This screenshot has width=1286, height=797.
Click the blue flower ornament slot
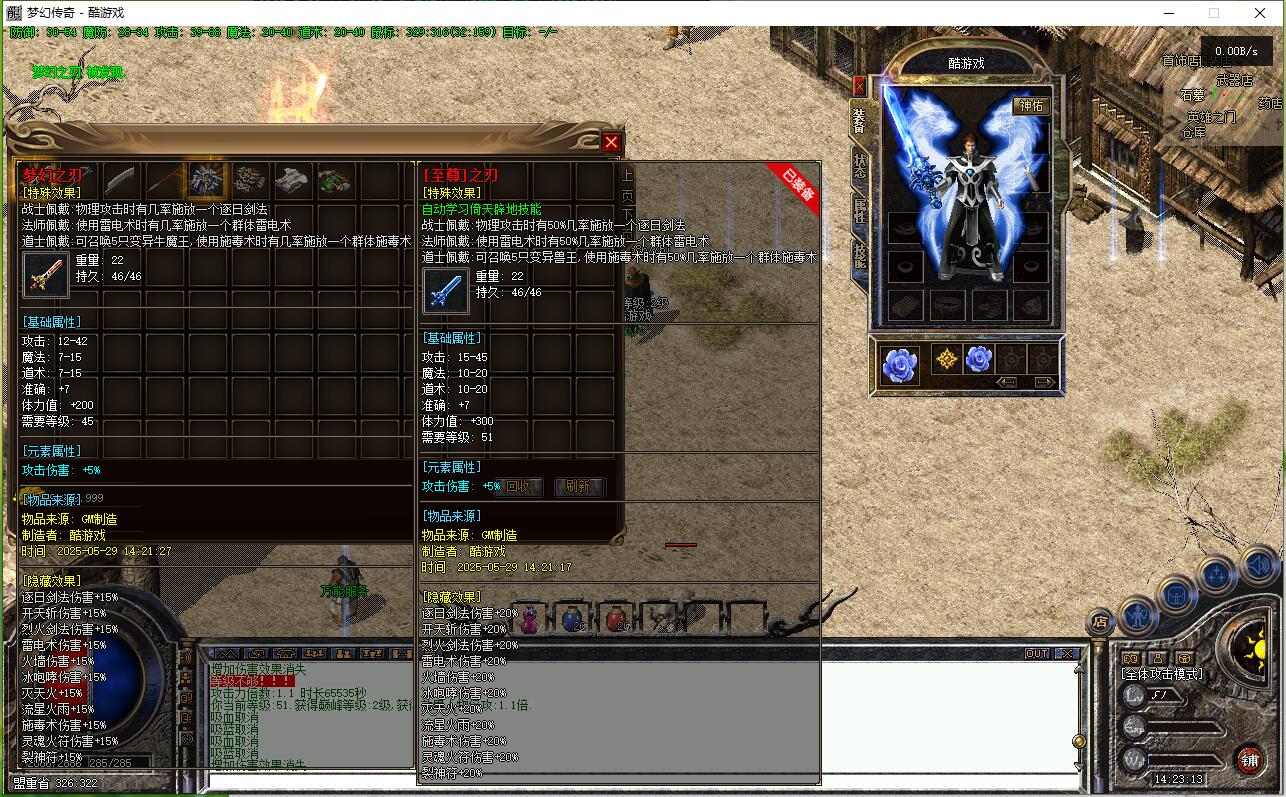point(900,366)
